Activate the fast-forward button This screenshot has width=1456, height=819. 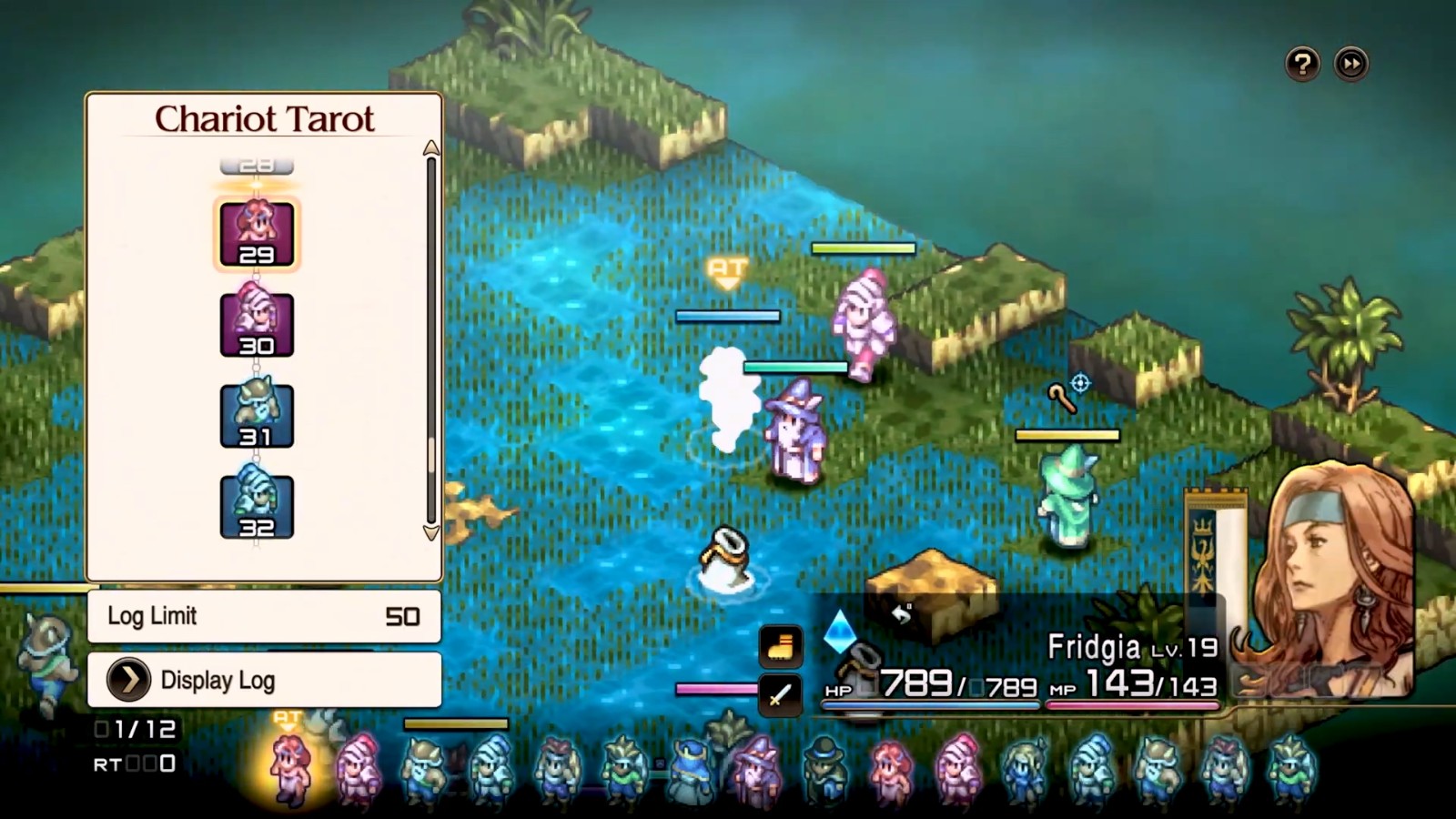1351,64
